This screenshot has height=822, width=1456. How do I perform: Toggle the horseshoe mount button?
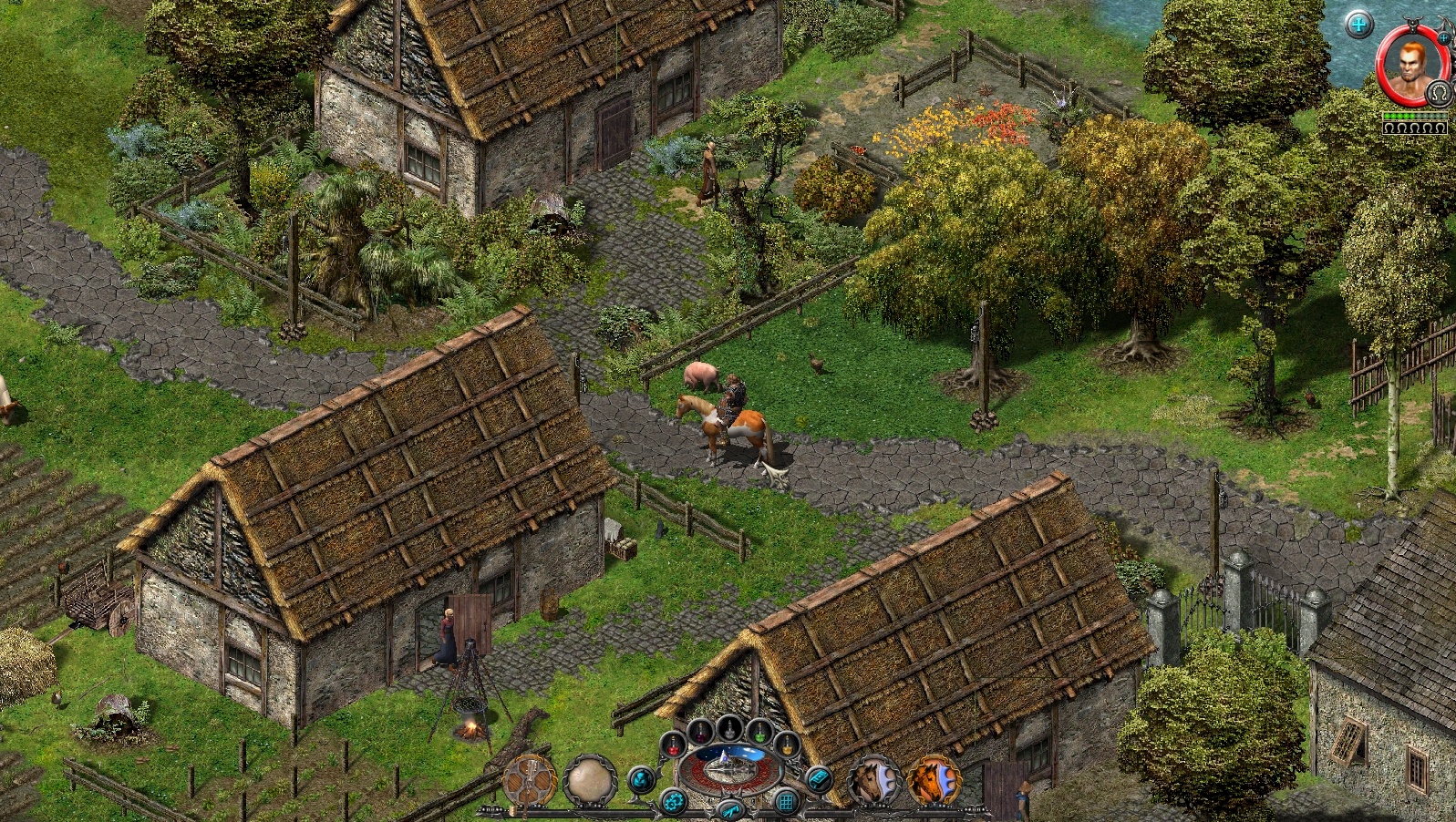[x=1439, y=93]
